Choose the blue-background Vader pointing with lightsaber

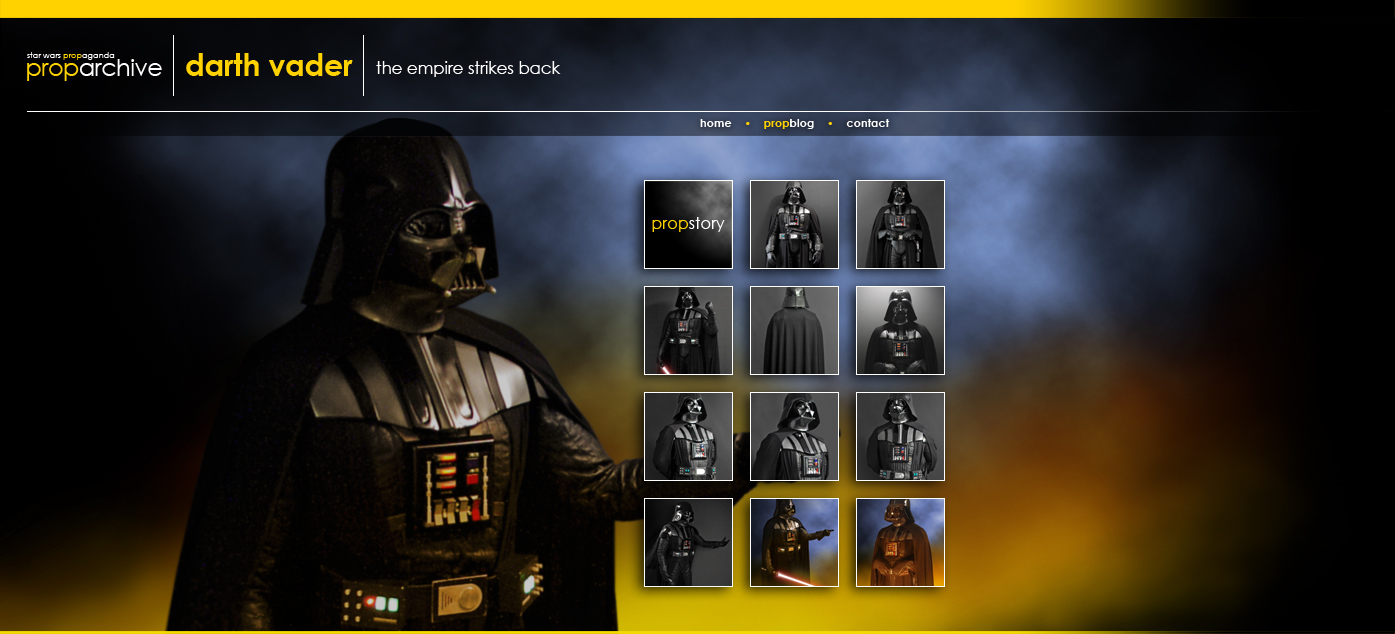click(794, 542)
